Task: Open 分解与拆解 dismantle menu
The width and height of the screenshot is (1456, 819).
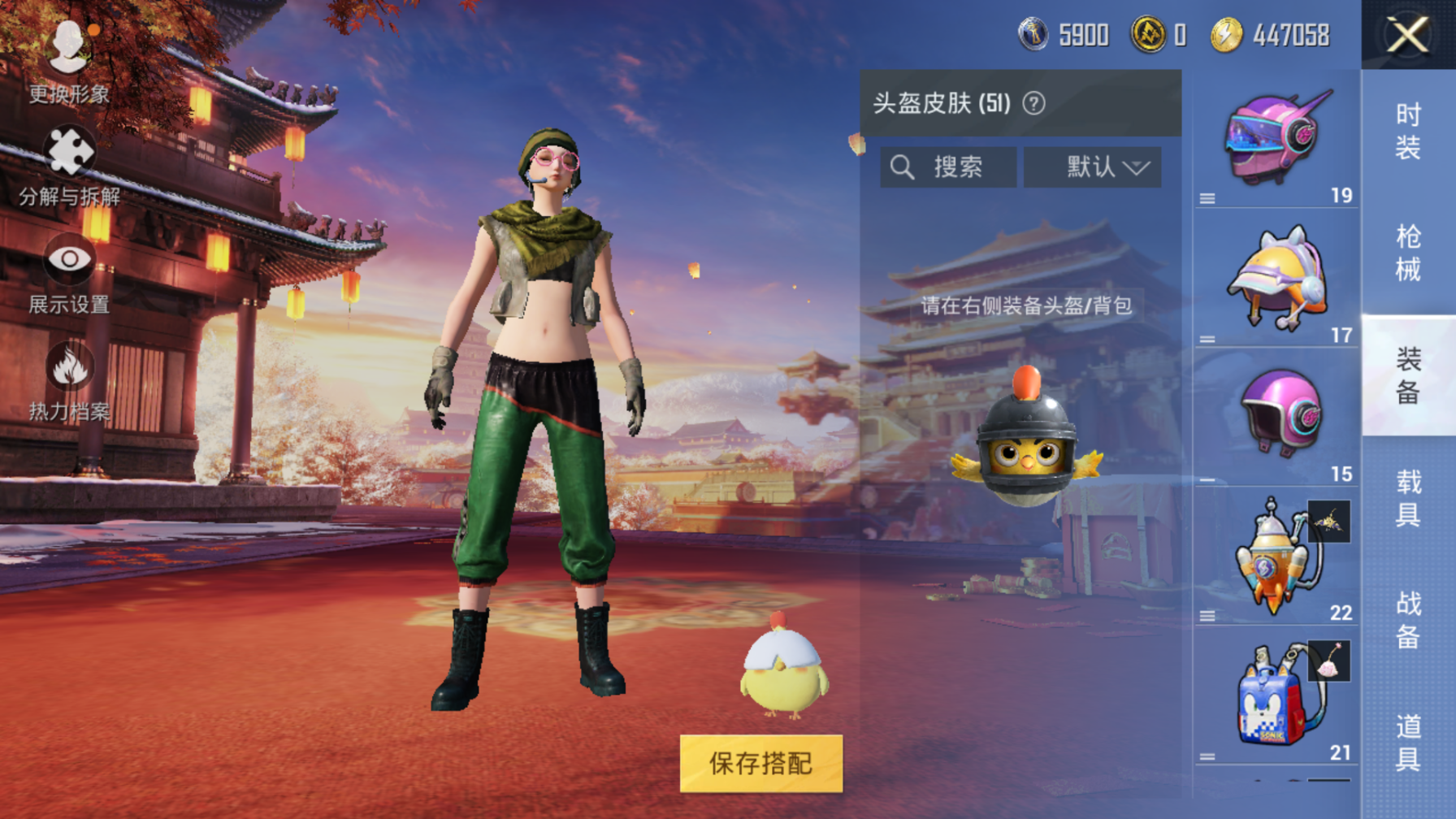Action: (x=69, y=167)
